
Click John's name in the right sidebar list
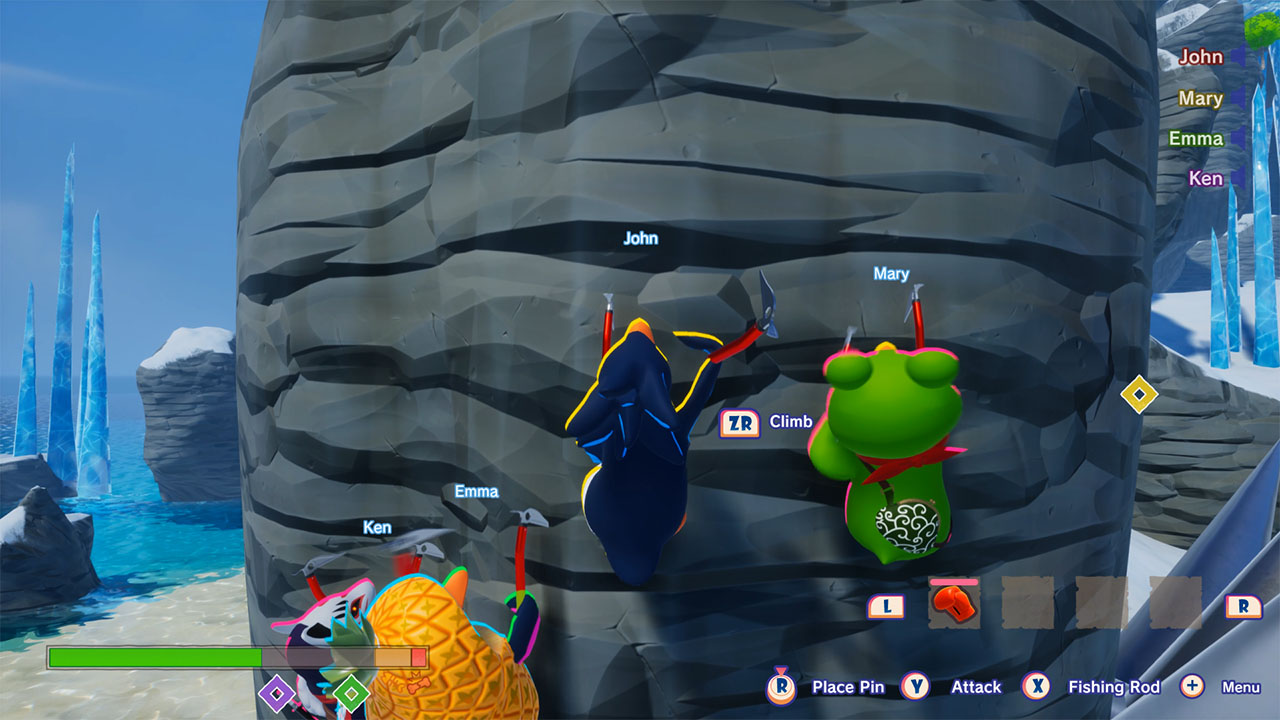tap(1201, 57)
